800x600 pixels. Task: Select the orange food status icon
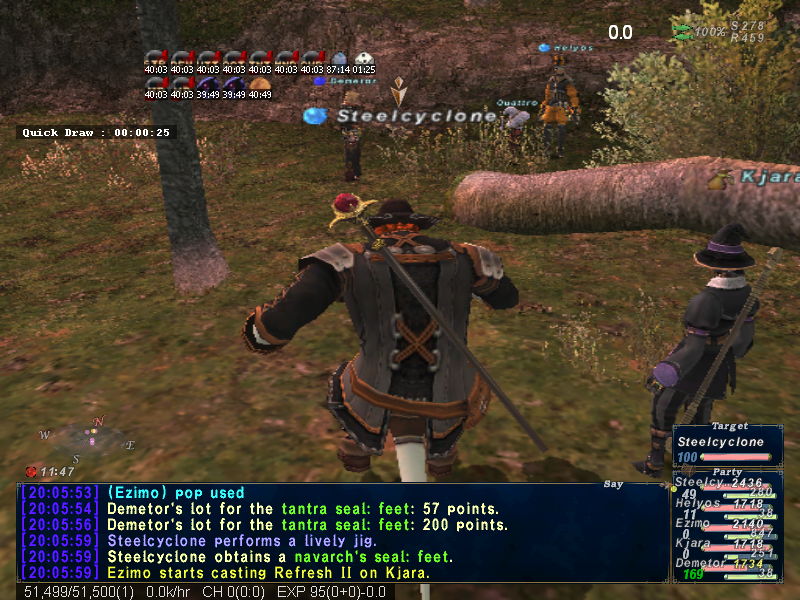coord(260,84)
